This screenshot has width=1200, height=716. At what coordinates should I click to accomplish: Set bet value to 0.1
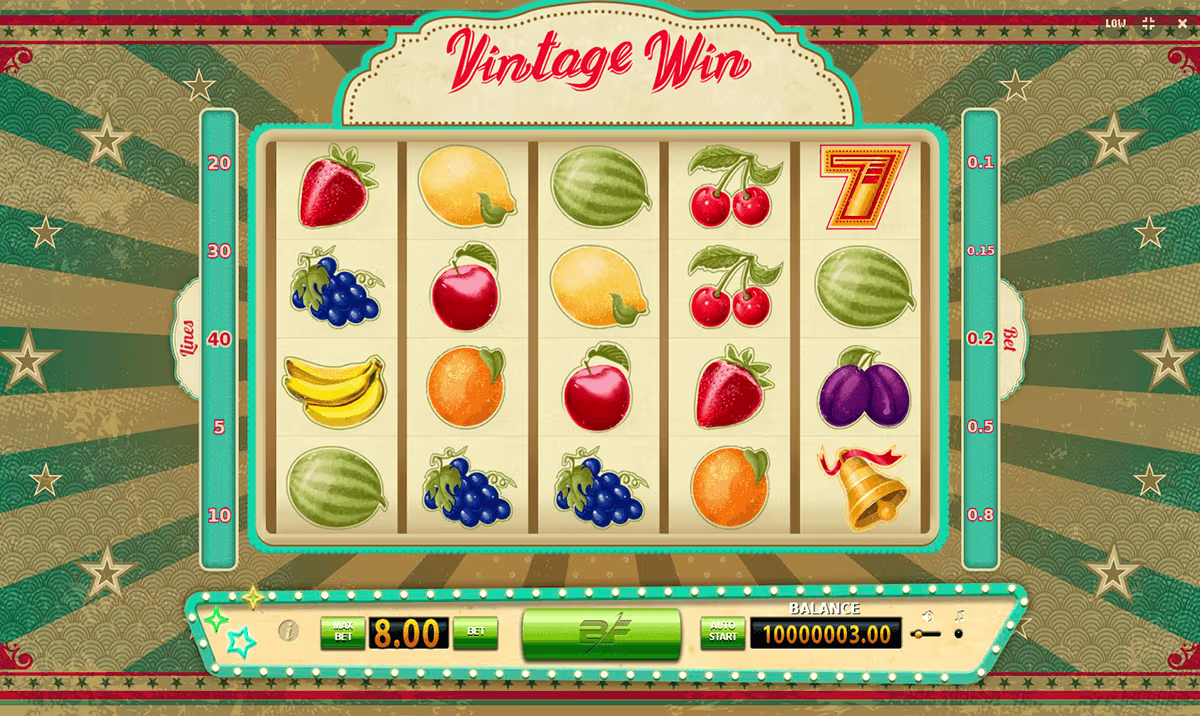(x=980, y=162)
